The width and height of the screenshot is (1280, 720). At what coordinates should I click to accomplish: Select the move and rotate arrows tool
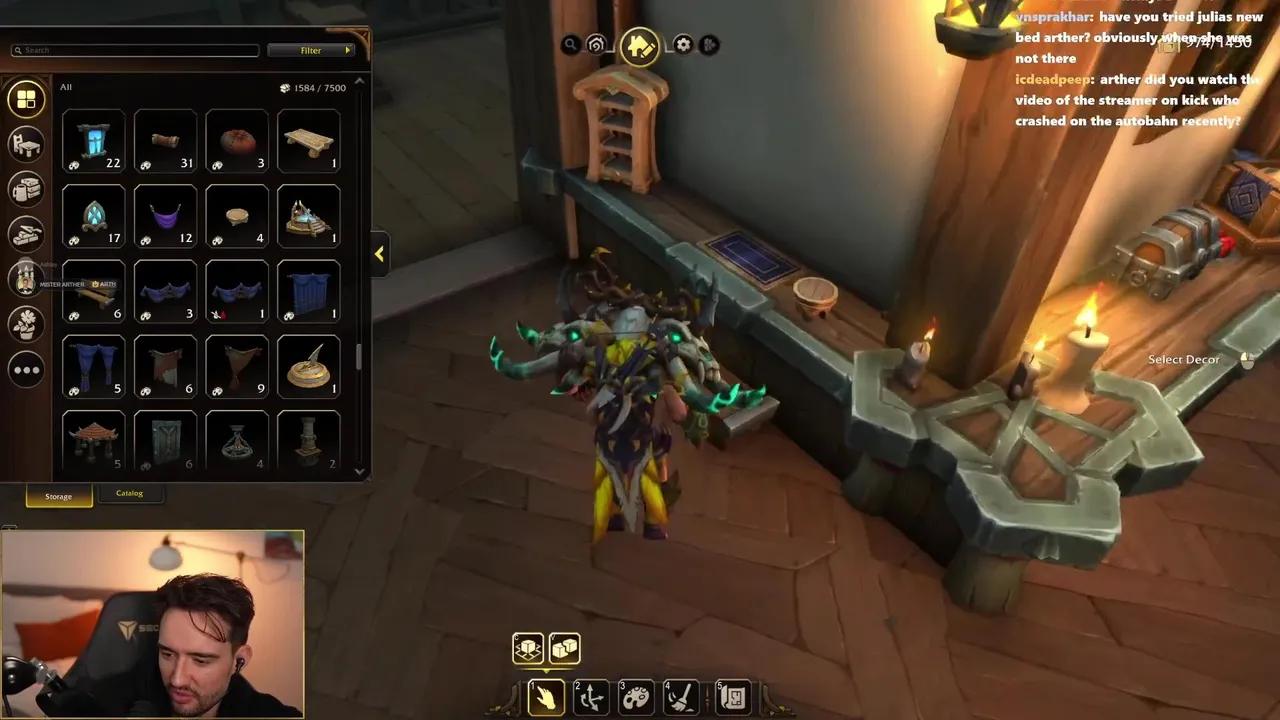(x=589, y=697)
